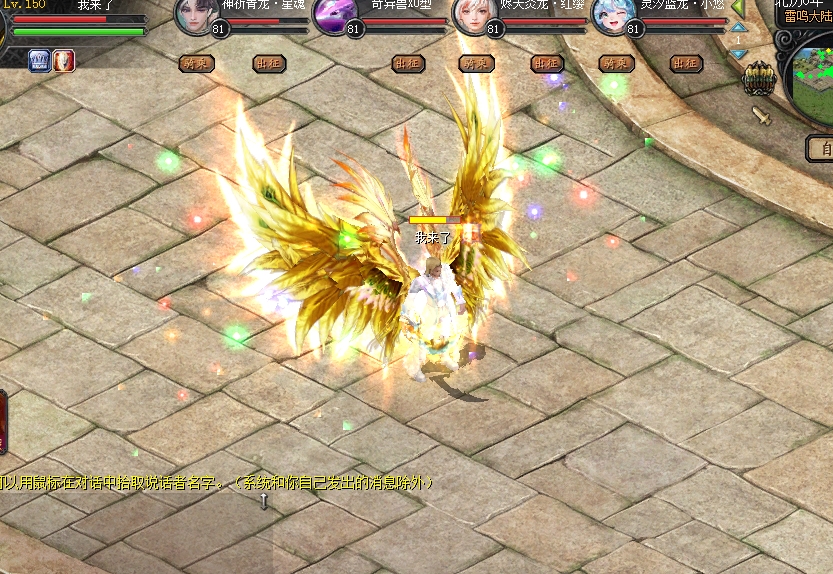
Task: Click the 骑乘 button for the red-haired pet
Action: pyautogui.click(x=476, y=64)
